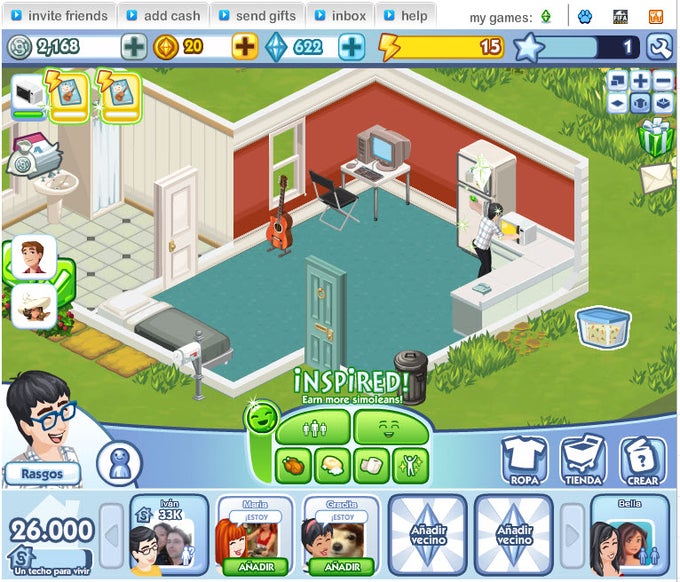Open the envelope mail icon
The image size is (680, 582).
click(656, 177)
